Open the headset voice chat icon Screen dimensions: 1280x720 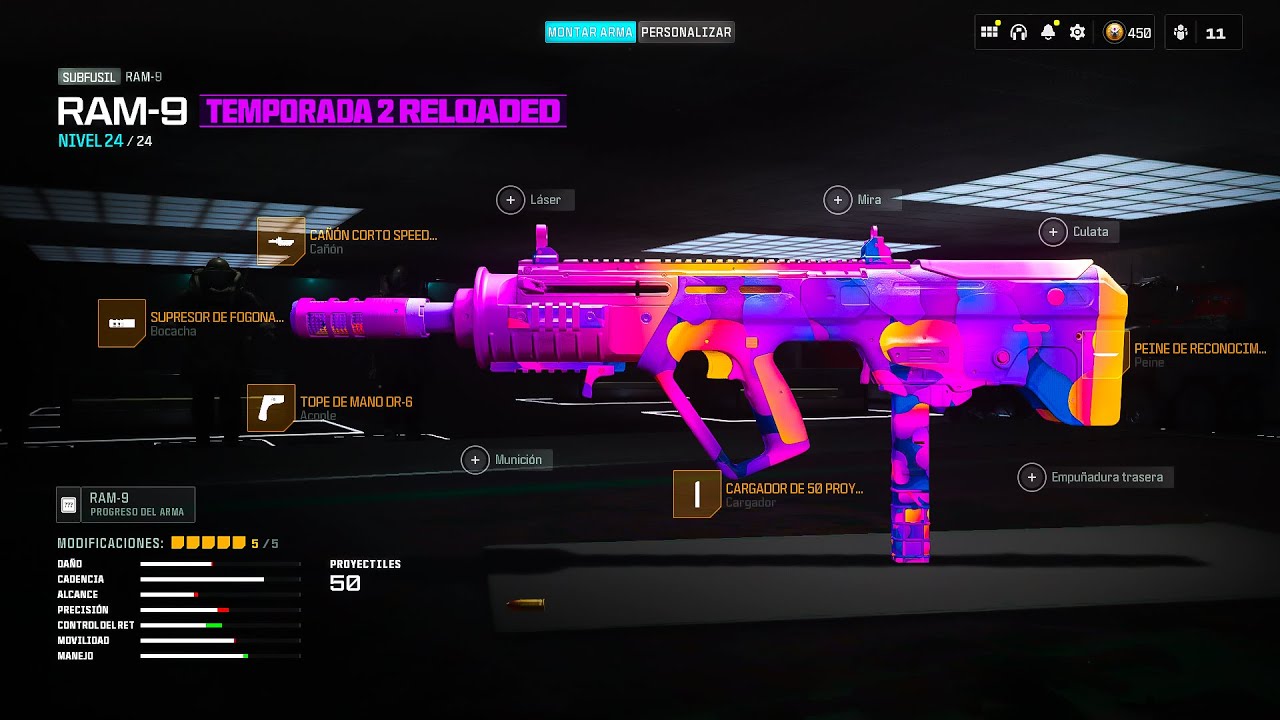coord(1018,32)
